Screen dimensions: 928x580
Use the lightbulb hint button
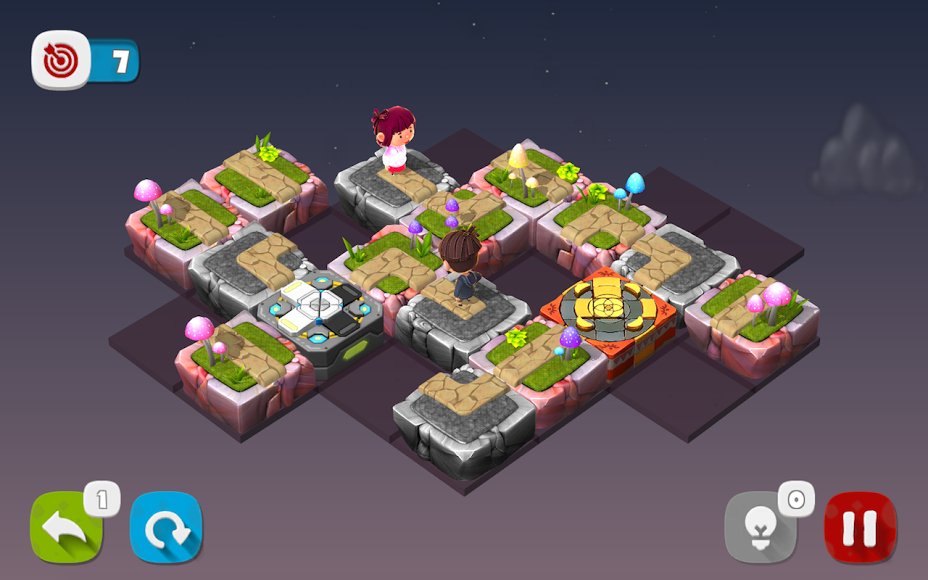[x=760, y=527]
